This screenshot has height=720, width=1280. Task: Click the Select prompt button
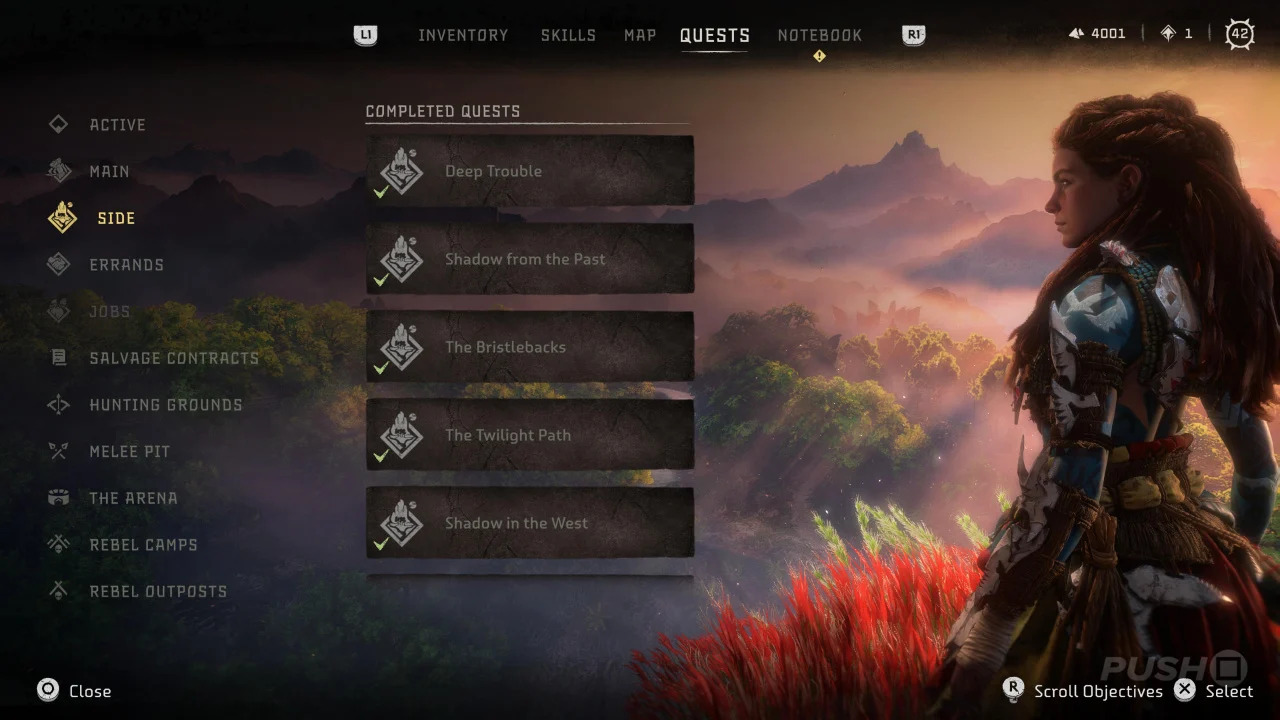tap(1185, 690)
